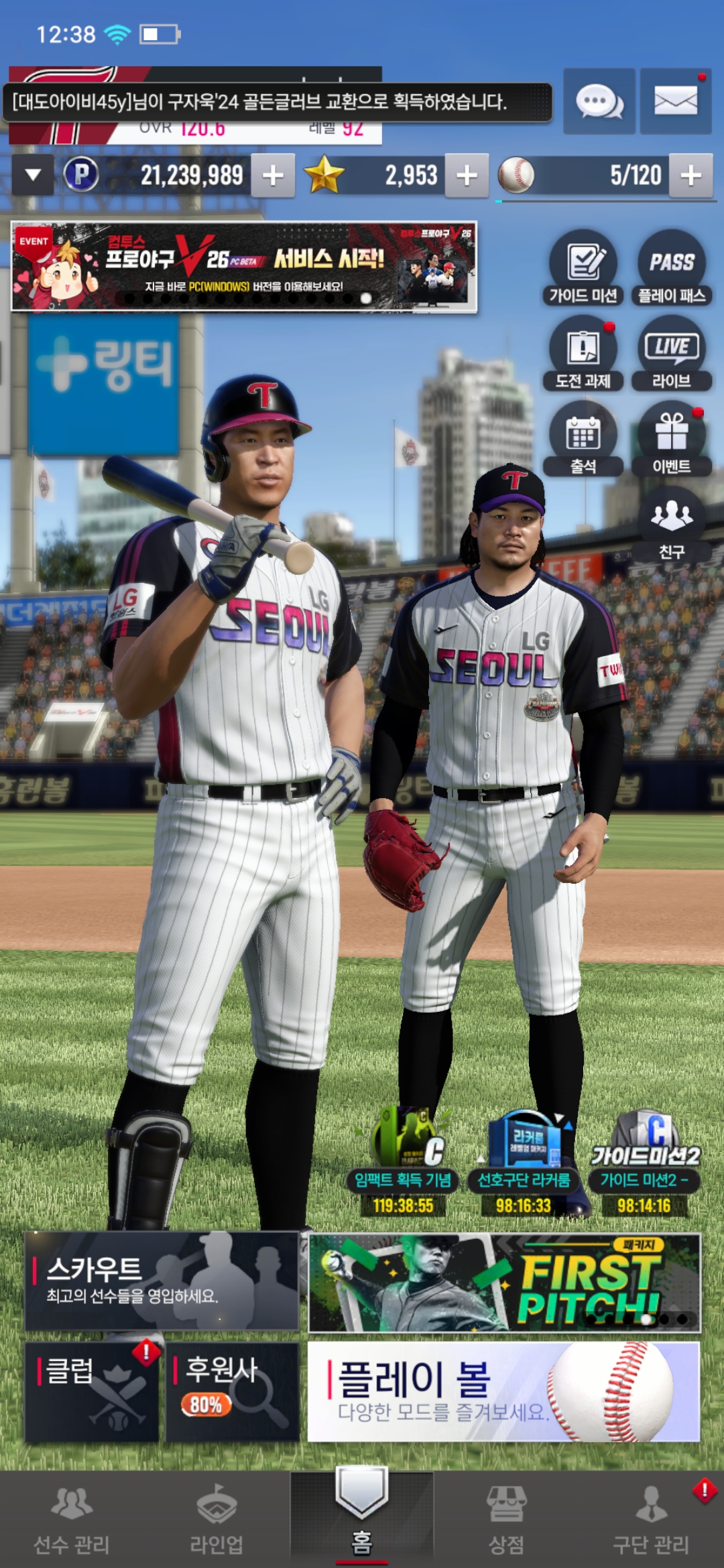Open the 스카우트 scout panel
The image size is (724, 1568).
[x=162, y=1281]
